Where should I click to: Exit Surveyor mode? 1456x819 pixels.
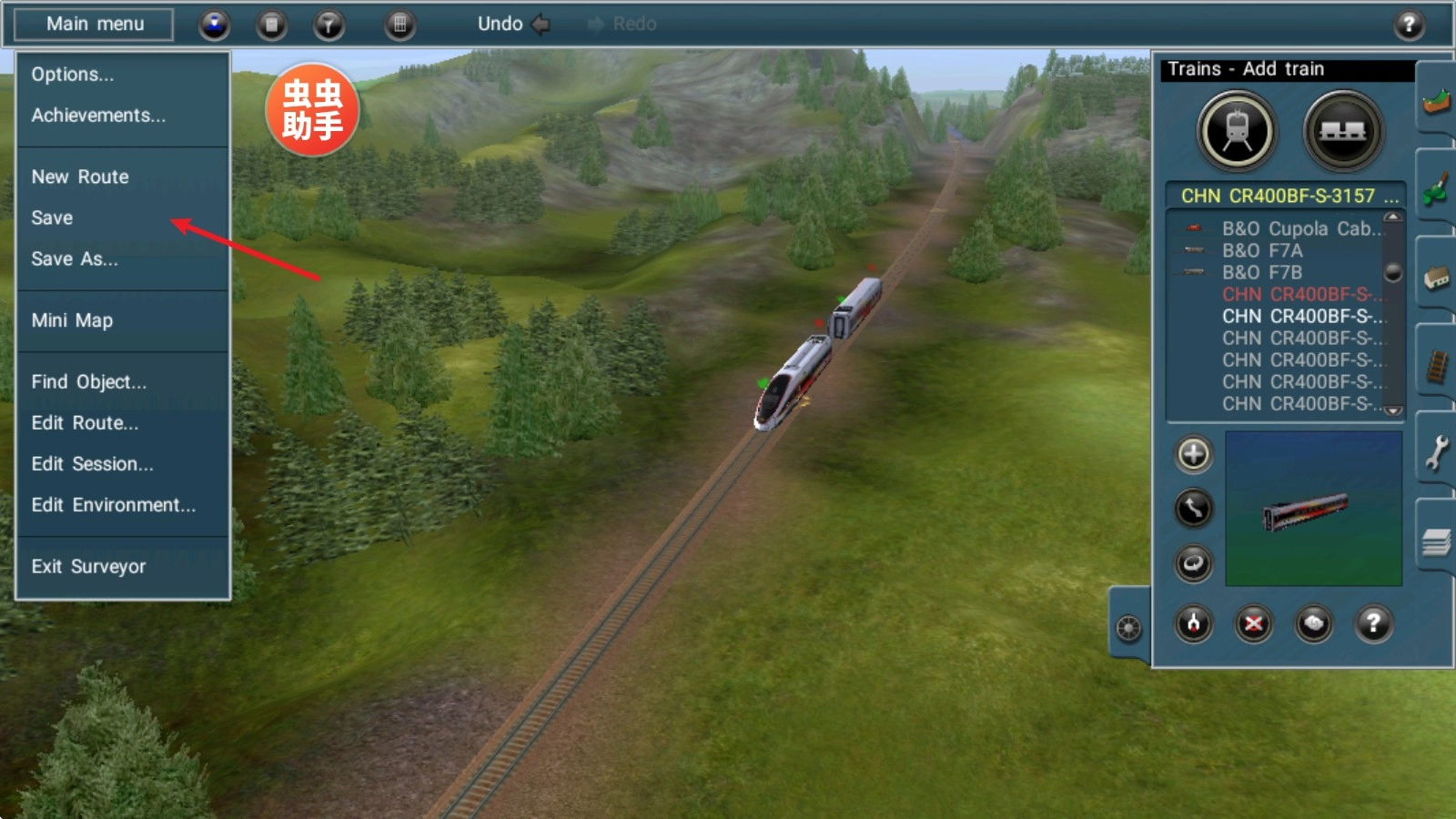[x=88, y=567]
